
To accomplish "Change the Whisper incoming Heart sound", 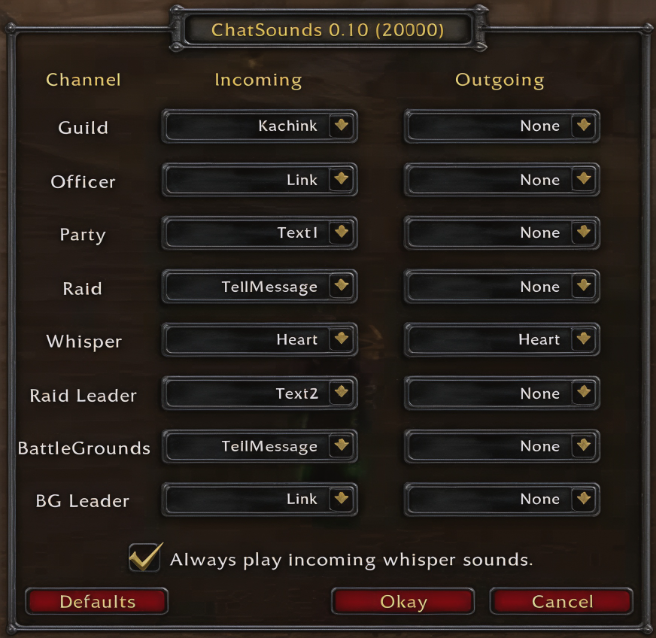I will (341, 340).
